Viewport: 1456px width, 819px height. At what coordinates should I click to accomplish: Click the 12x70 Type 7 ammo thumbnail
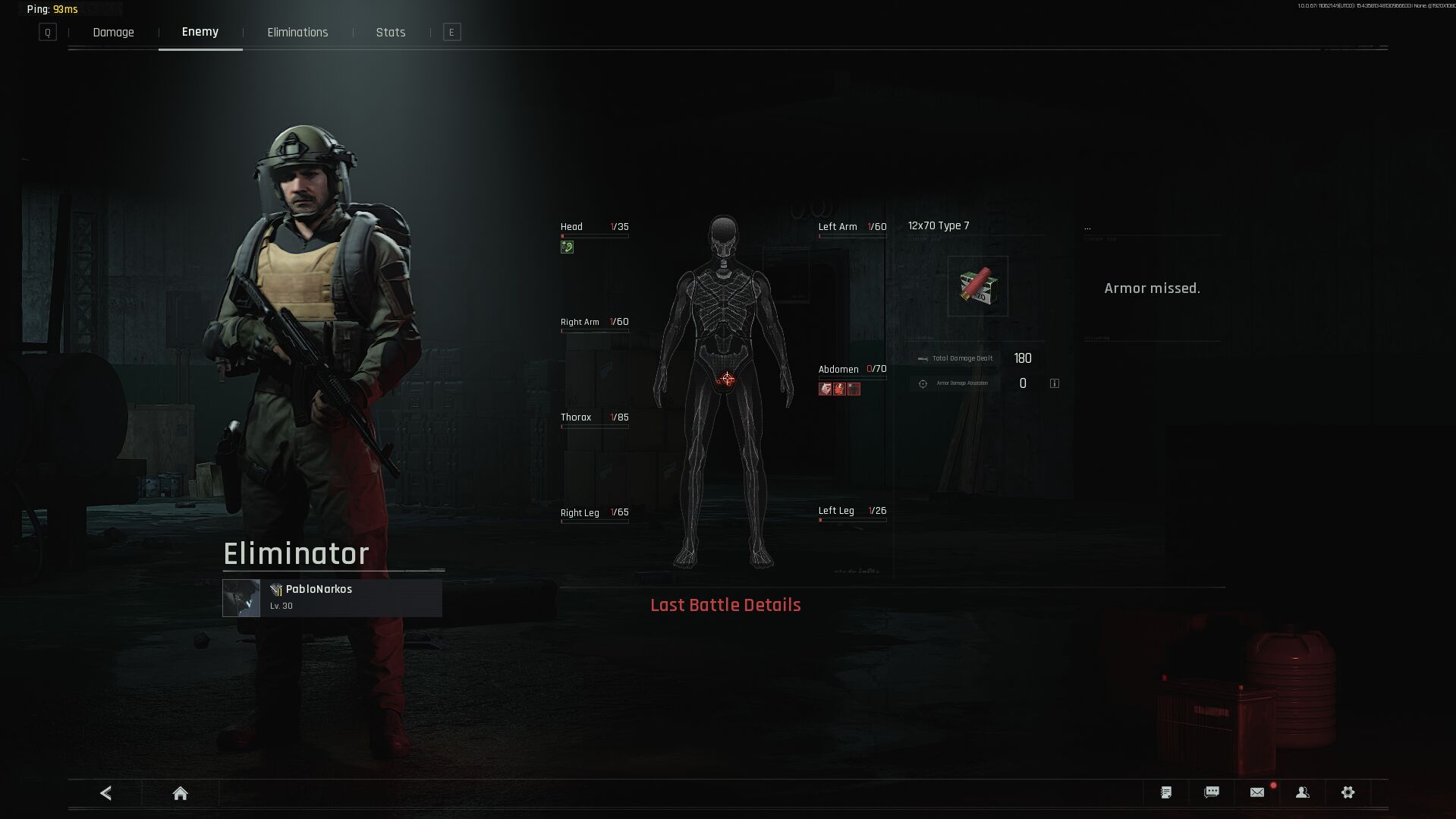point(978,286)
